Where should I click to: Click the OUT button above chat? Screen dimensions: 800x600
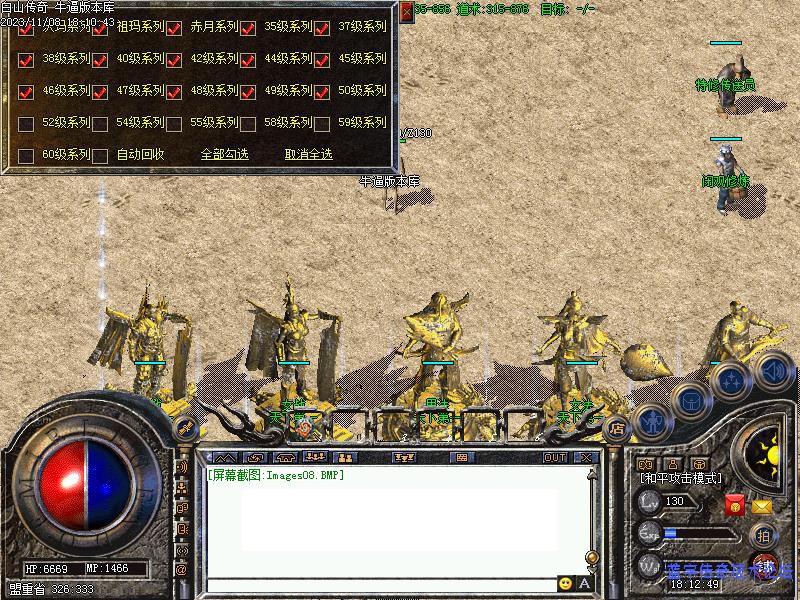[555, 458]
